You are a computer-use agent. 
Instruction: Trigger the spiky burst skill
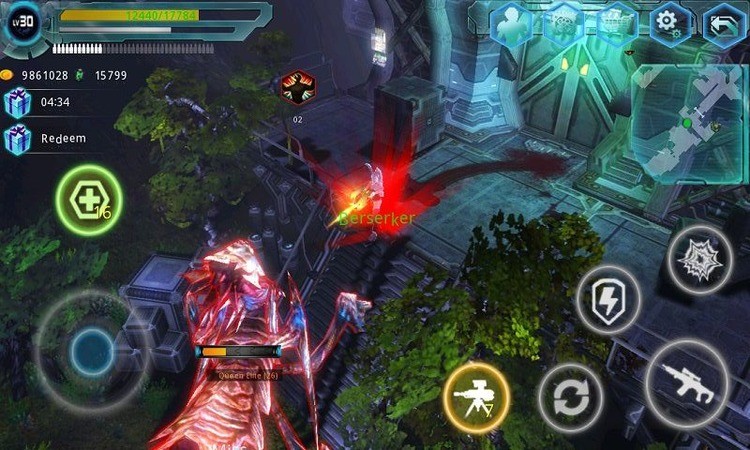[700, 259]
